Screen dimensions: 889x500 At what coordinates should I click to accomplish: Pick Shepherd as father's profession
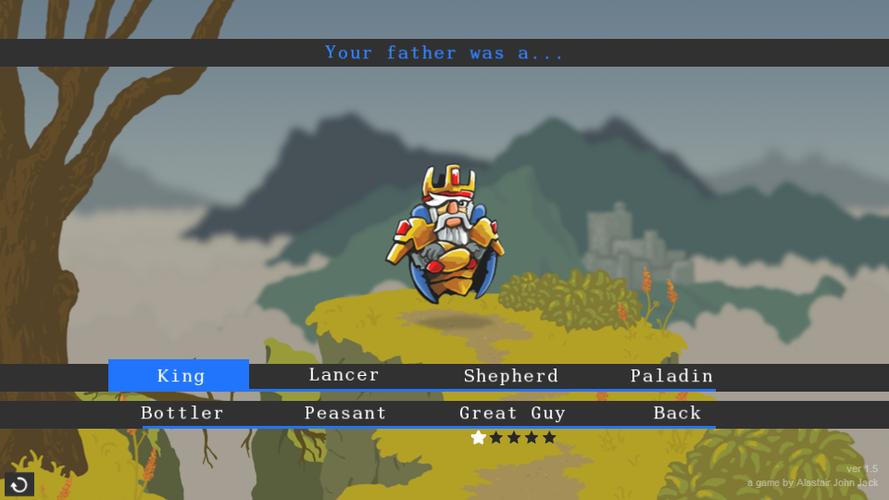(510, 376)
